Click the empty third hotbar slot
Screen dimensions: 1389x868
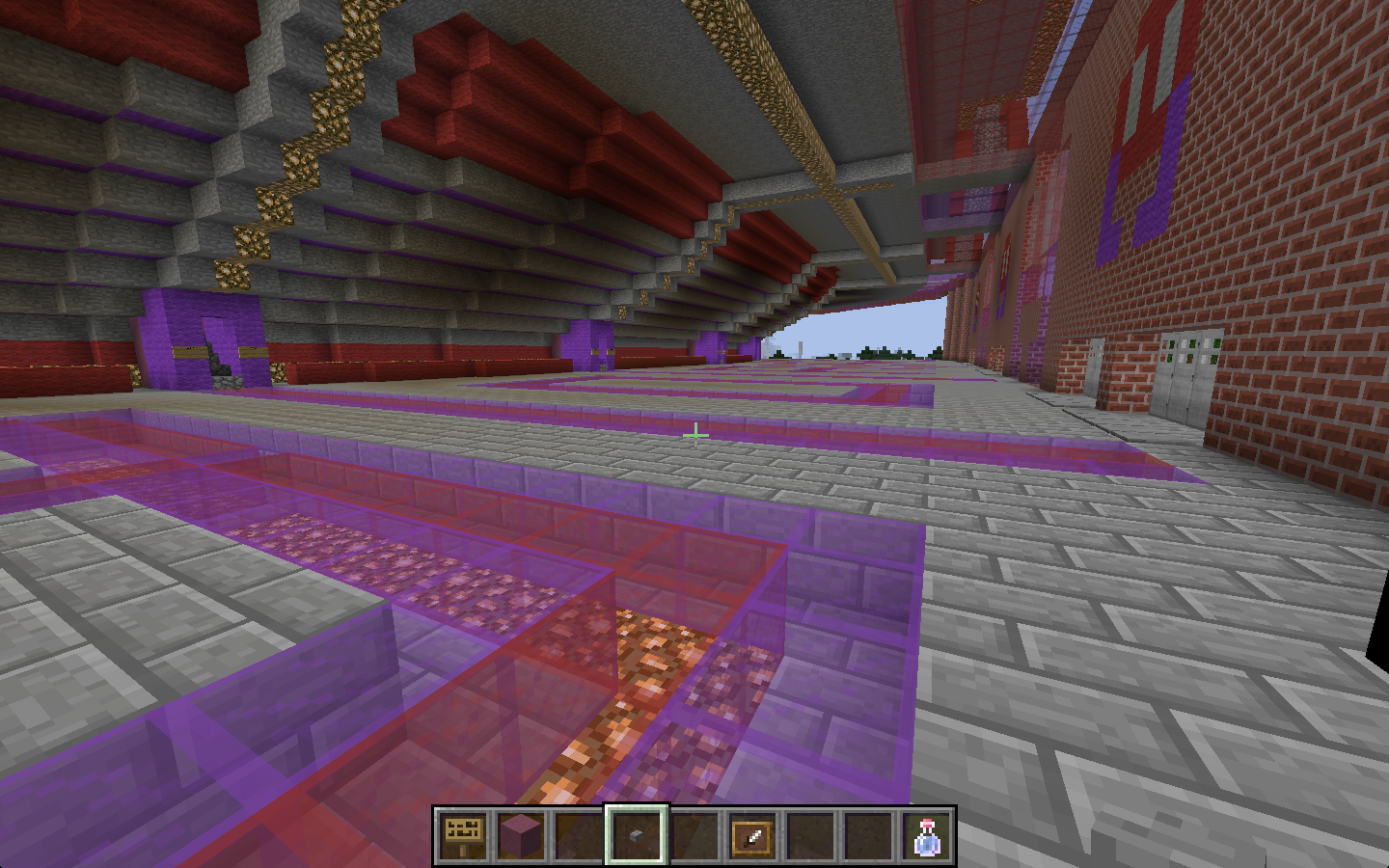tap(576, 833)
